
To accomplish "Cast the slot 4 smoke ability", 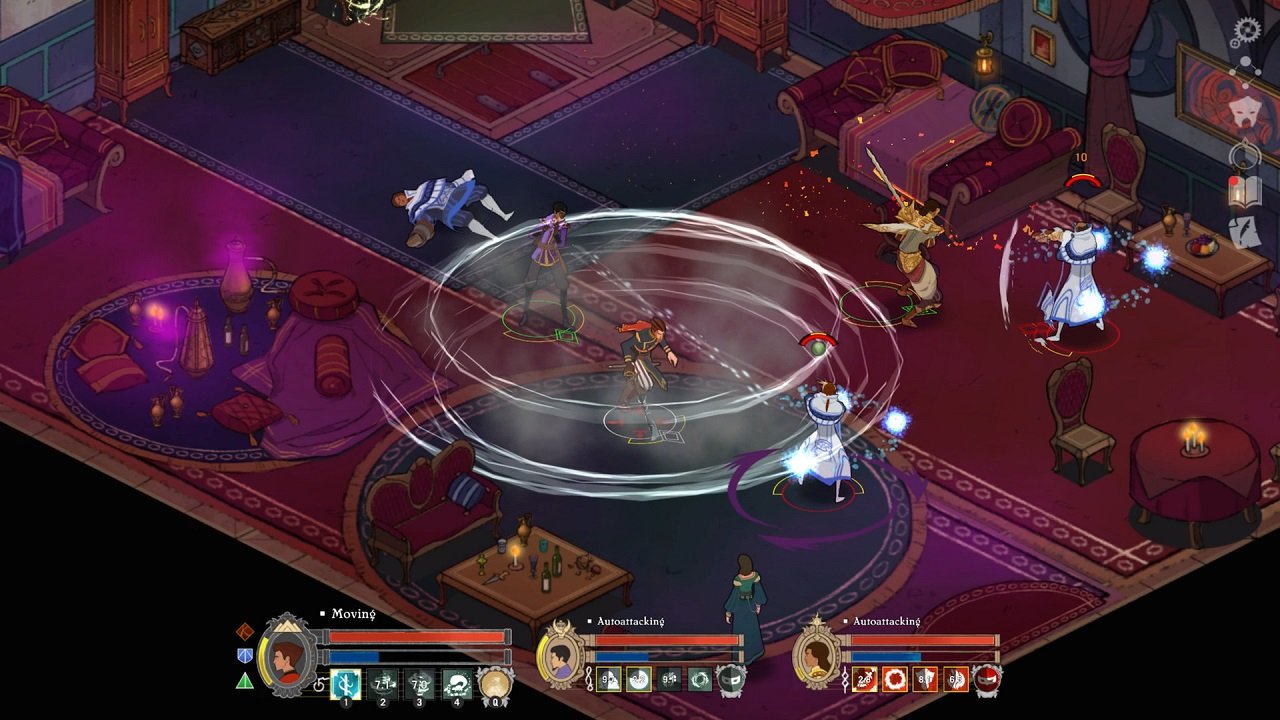I will pyautogui.click(x=455, y=684).
